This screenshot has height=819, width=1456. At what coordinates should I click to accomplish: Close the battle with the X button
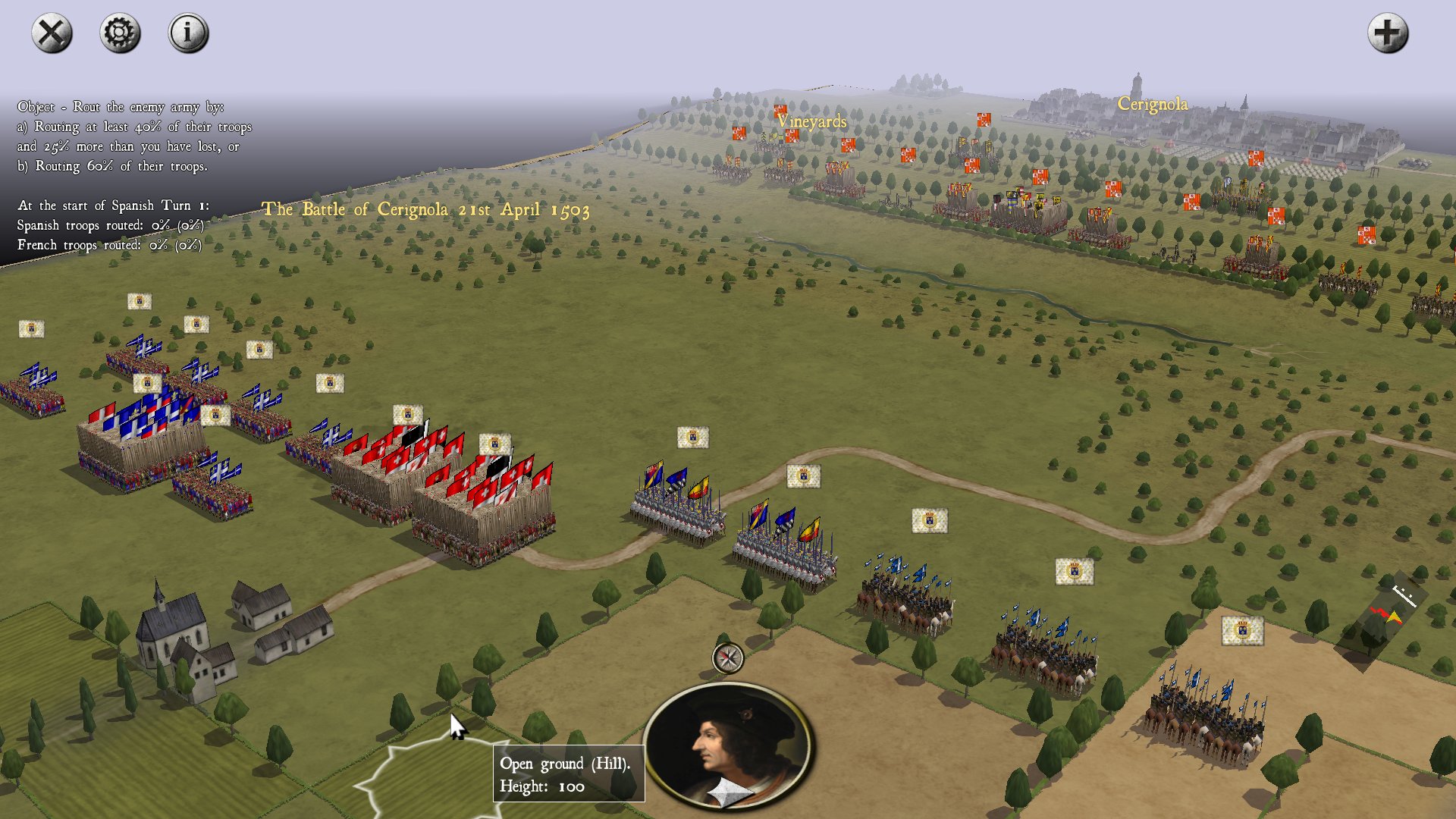click(x=52, y=33)
